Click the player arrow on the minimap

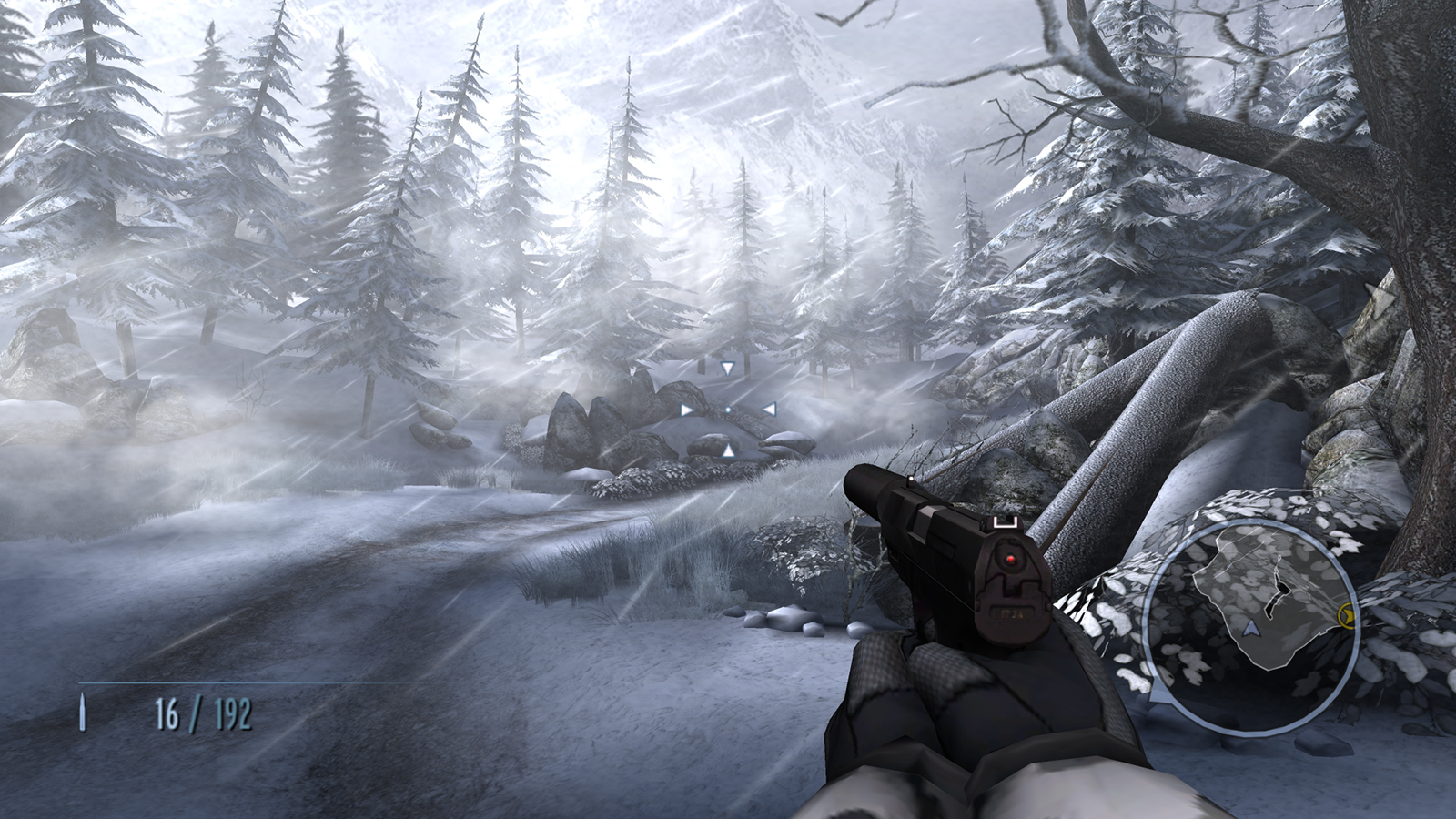coord(1250,627)
